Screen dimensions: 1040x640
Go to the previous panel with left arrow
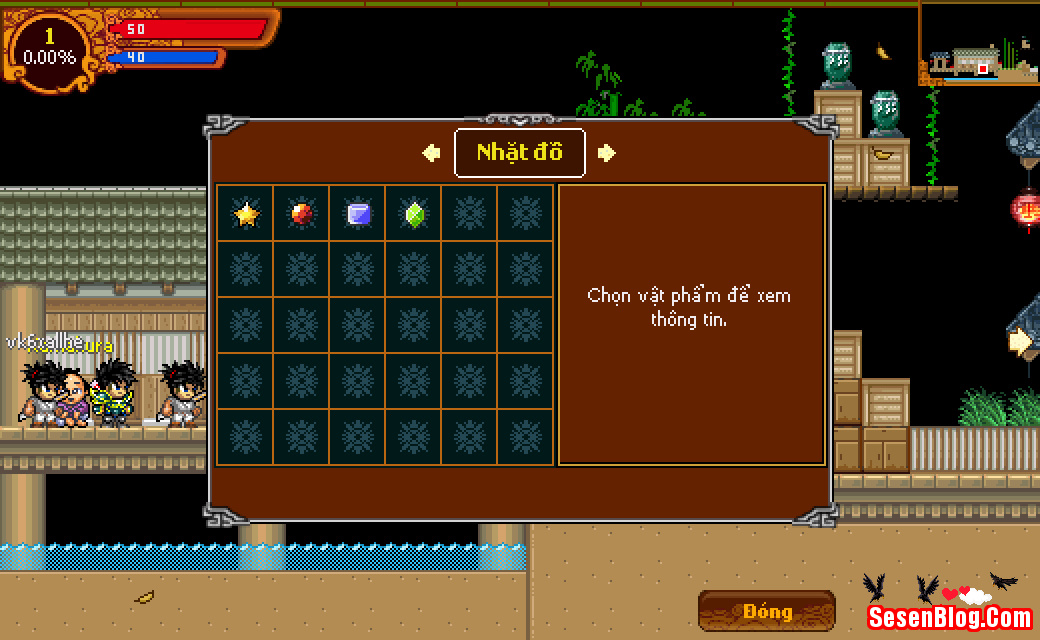point(431,153)
